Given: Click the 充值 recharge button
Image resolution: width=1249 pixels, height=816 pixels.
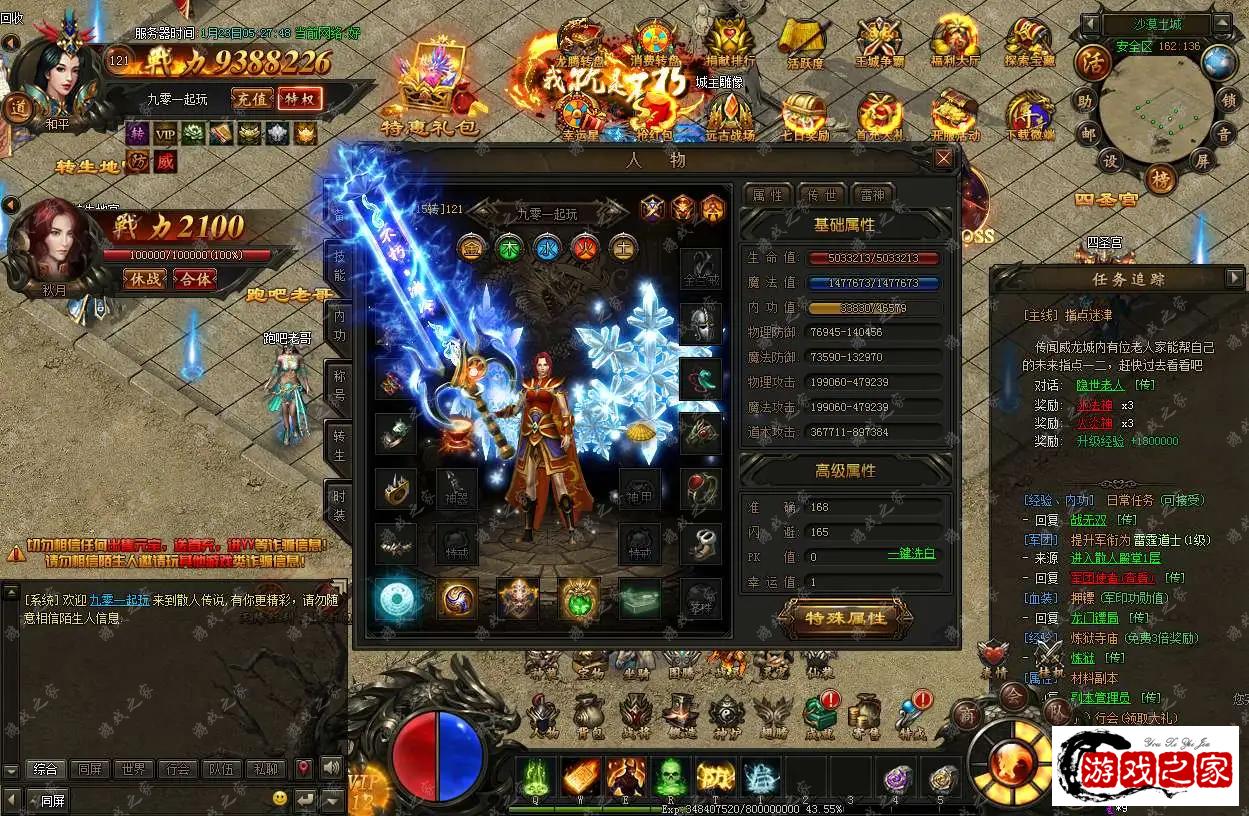Looking at the screenshot, I should (251, 98).
